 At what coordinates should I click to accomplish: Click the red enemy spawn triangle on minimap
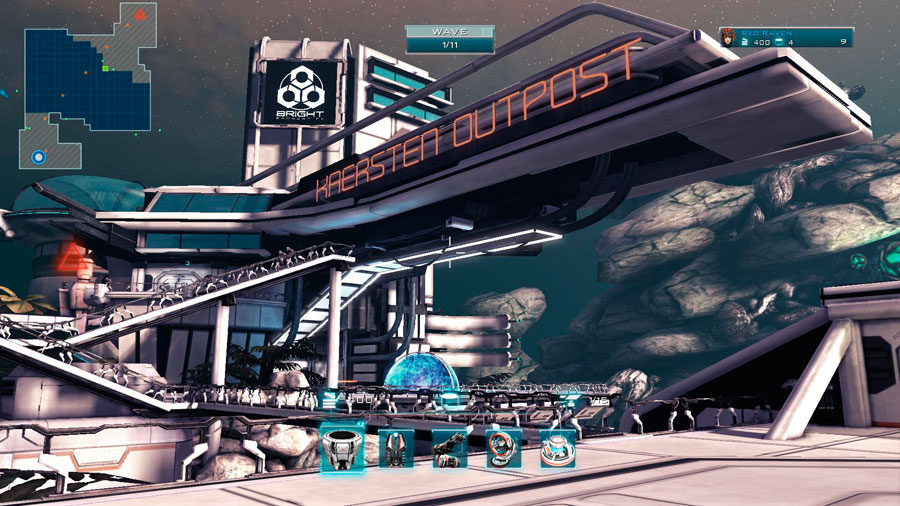(141, 14)
